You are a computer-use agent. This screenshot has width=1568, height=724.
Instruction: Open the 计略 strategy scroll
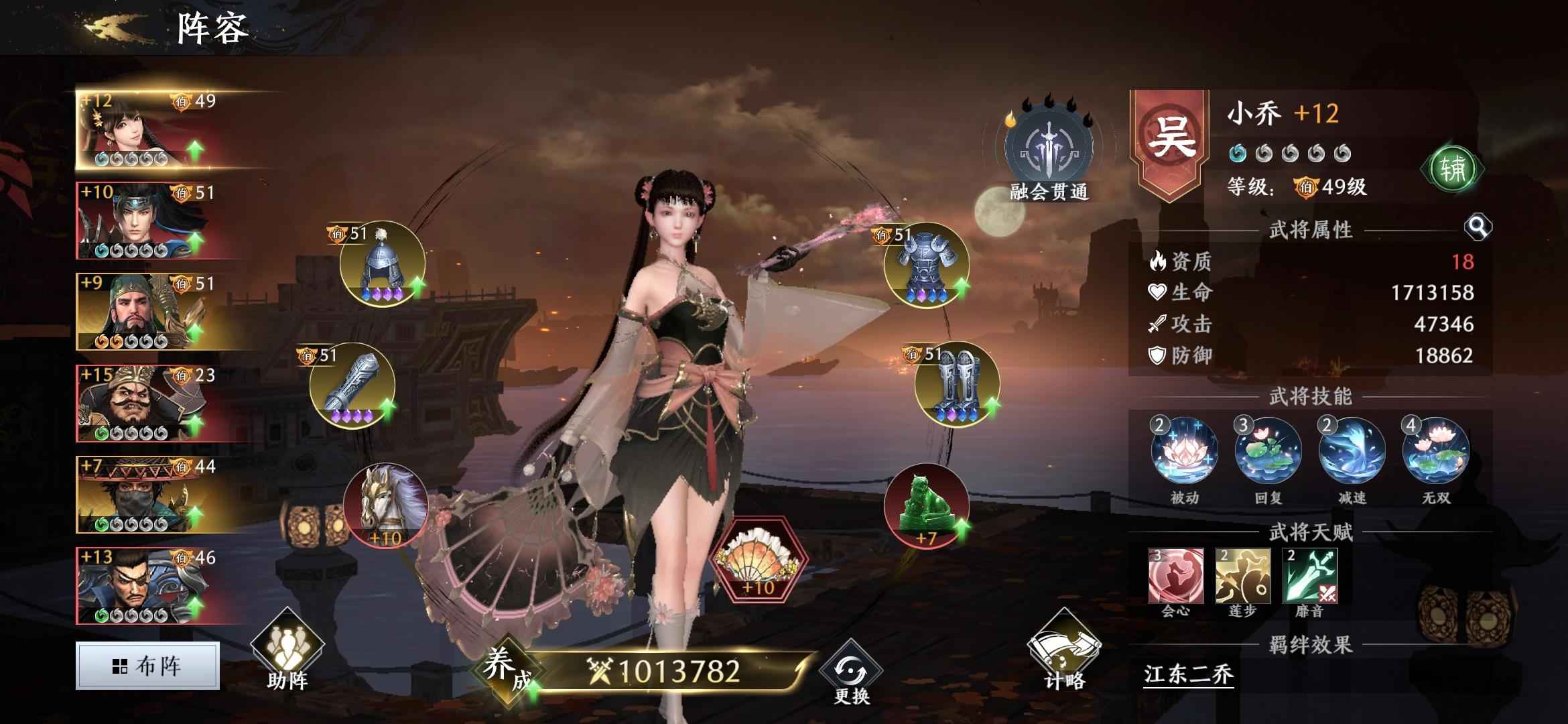(x=1064, y=654)
